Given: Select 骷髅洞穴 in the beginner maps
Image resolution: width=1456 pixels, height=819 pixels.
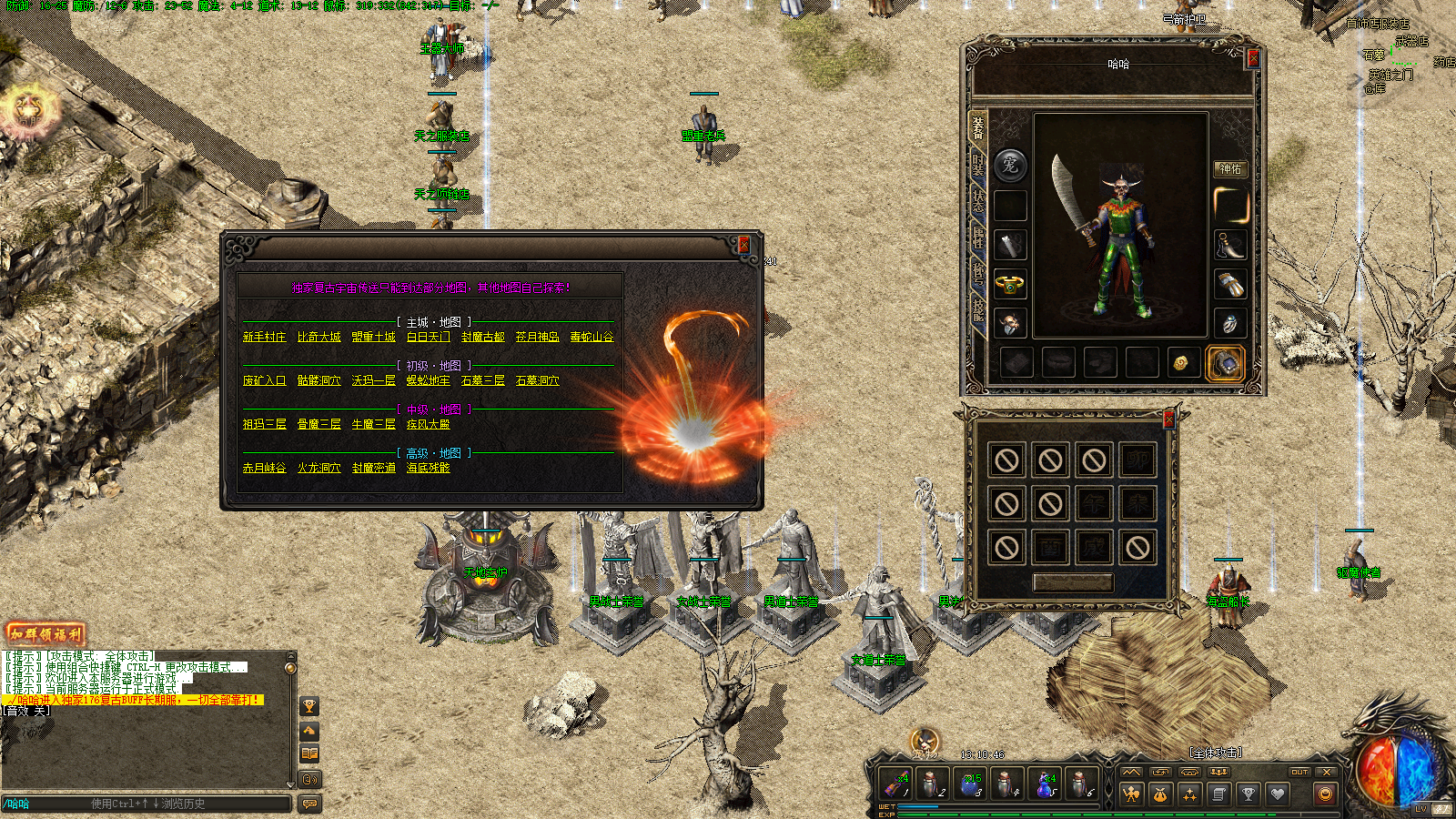Looking at the screenshot, I should click(x=318, y=380).
